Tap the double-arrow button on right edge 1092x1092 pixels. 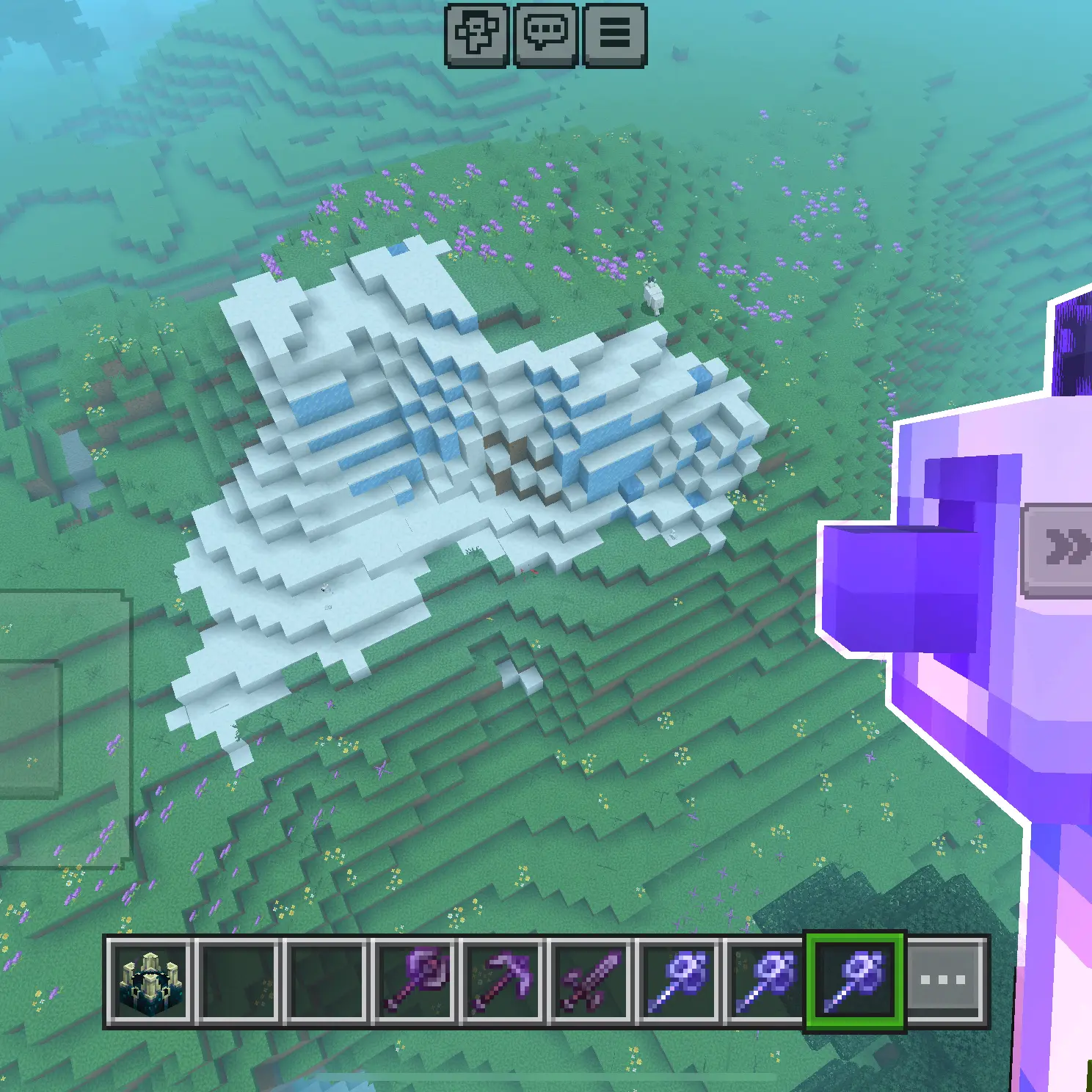click(1064, 549)
